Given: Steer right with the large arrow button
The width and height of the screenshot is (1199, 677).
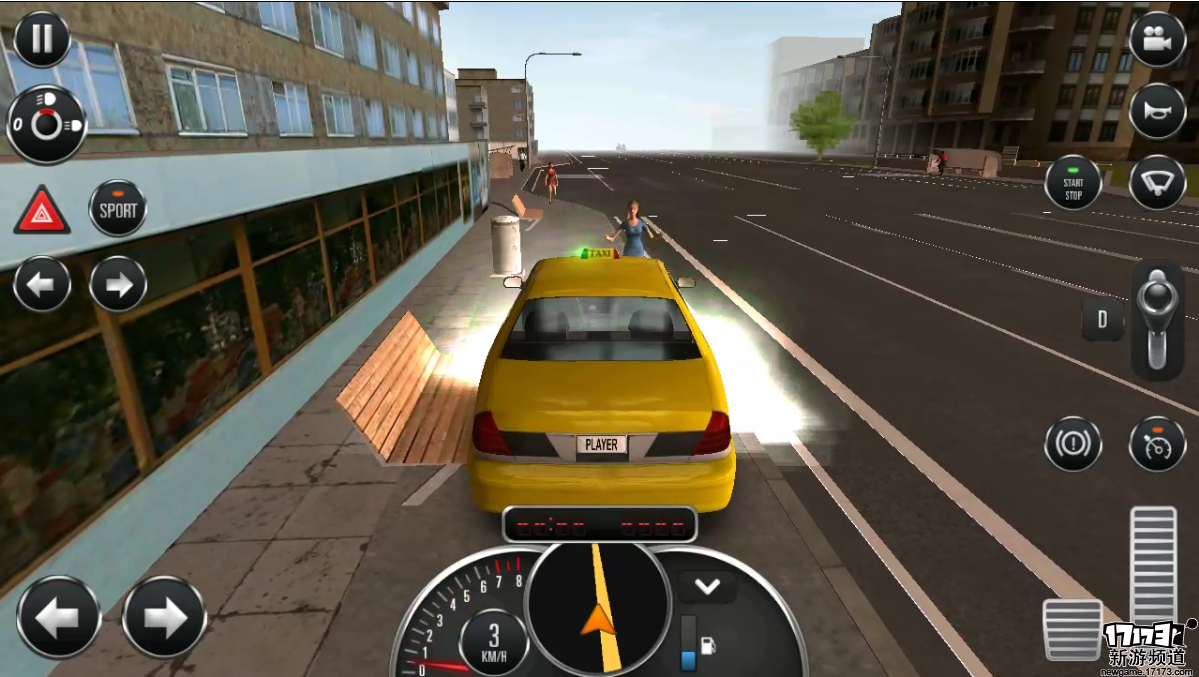Looking at the screenshot, I should click(164, 617).
